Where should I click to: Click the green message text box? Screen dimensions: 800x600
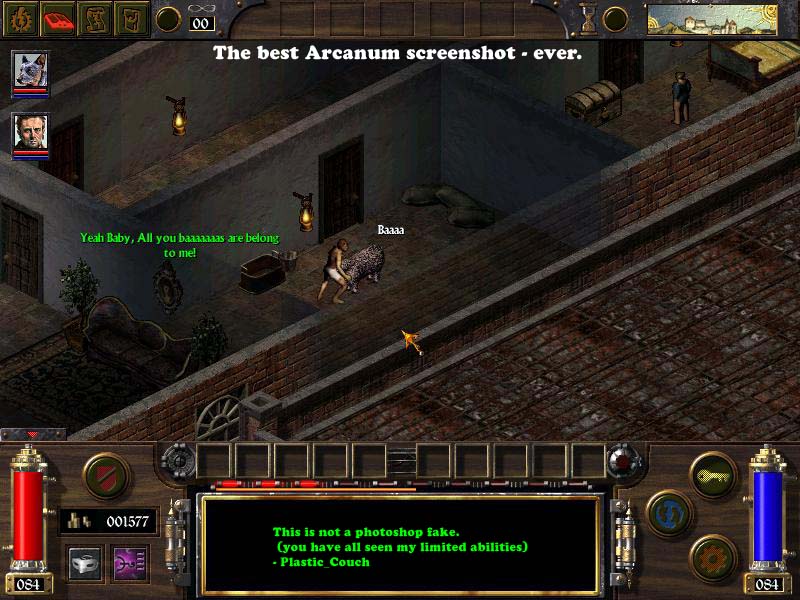(400, 545)
